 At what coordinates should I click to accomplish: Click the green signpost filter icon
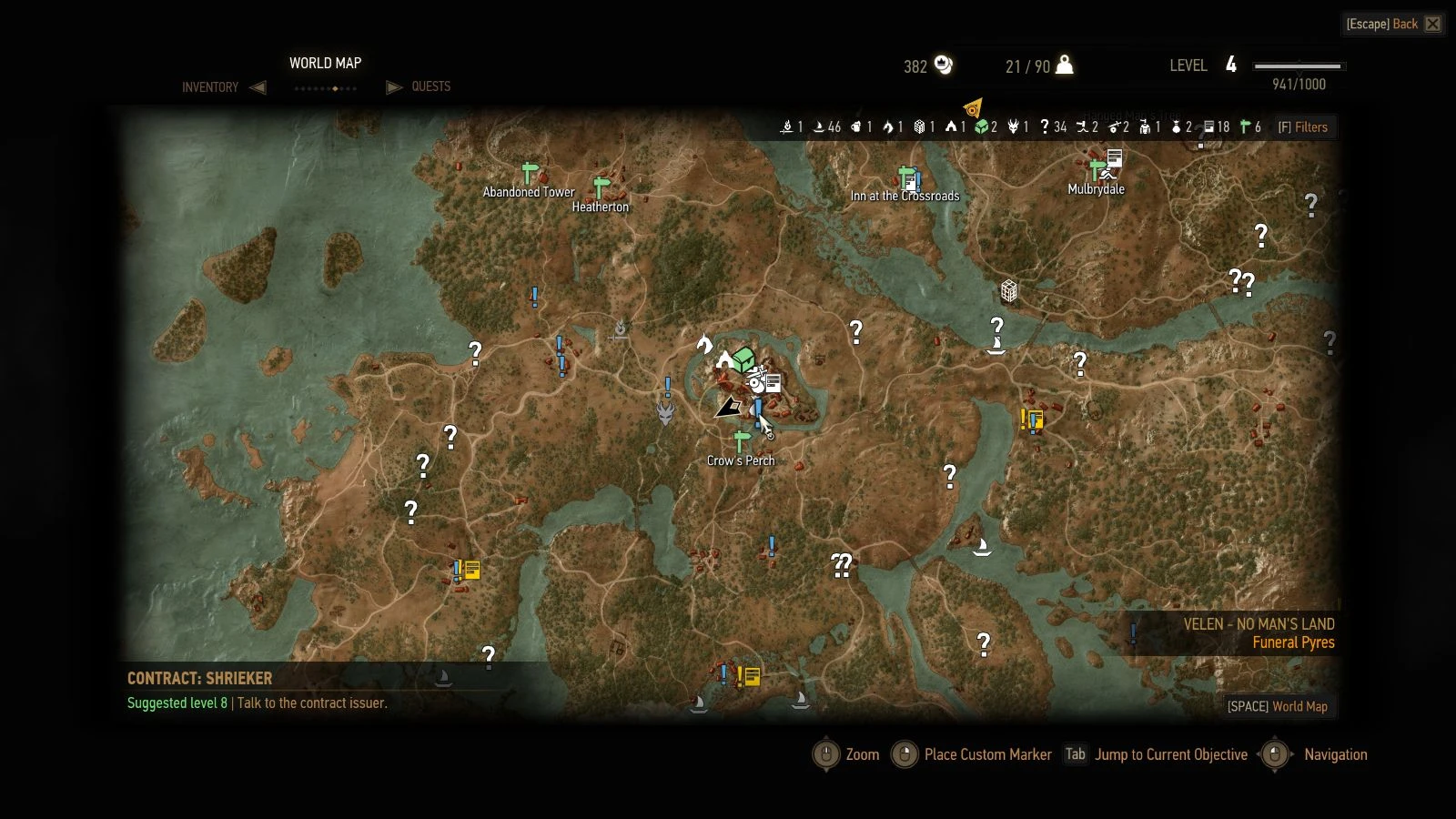(1243, 127)
